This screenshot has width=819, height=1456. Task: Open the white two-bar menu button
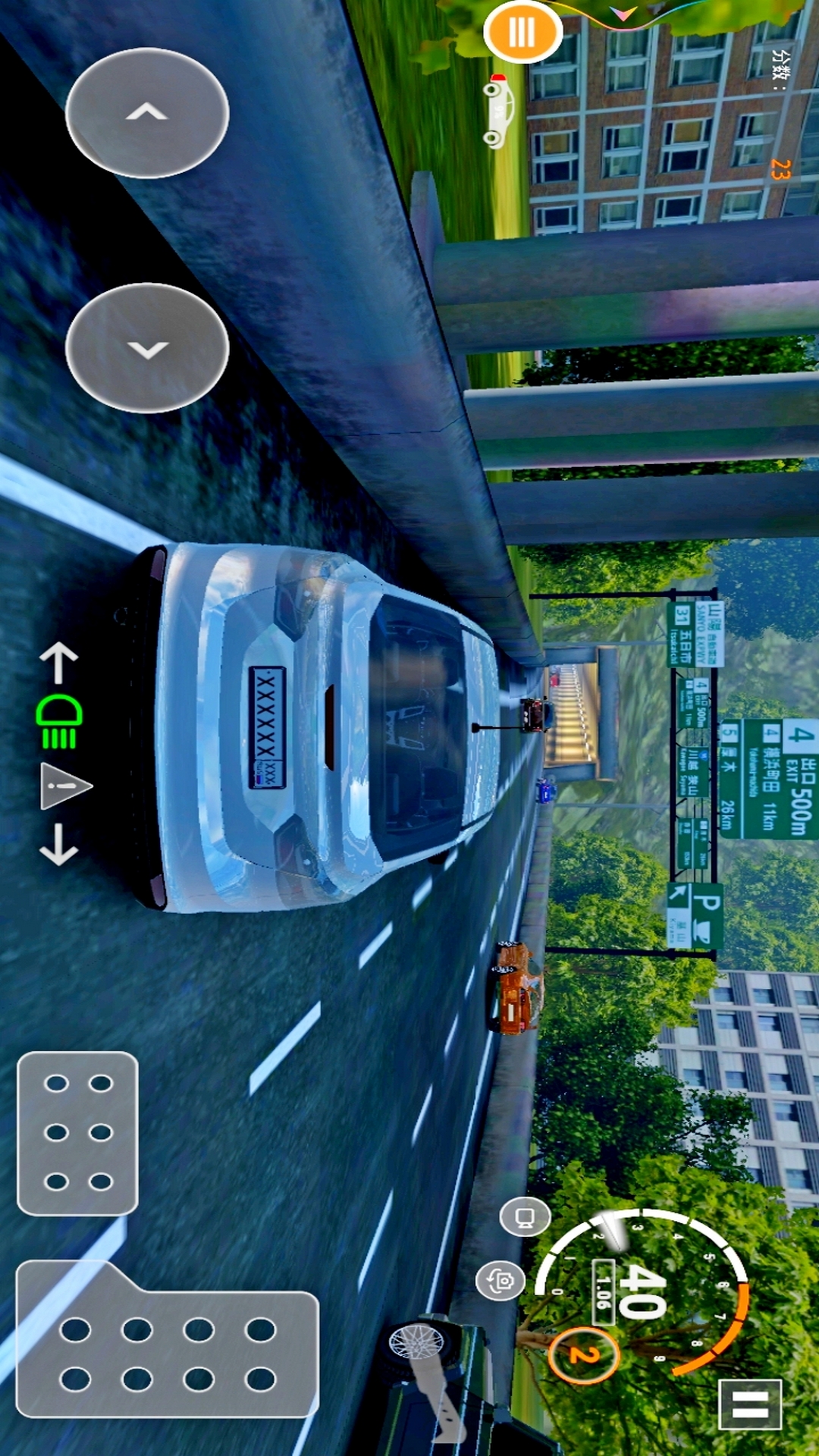coord(749,1404)
